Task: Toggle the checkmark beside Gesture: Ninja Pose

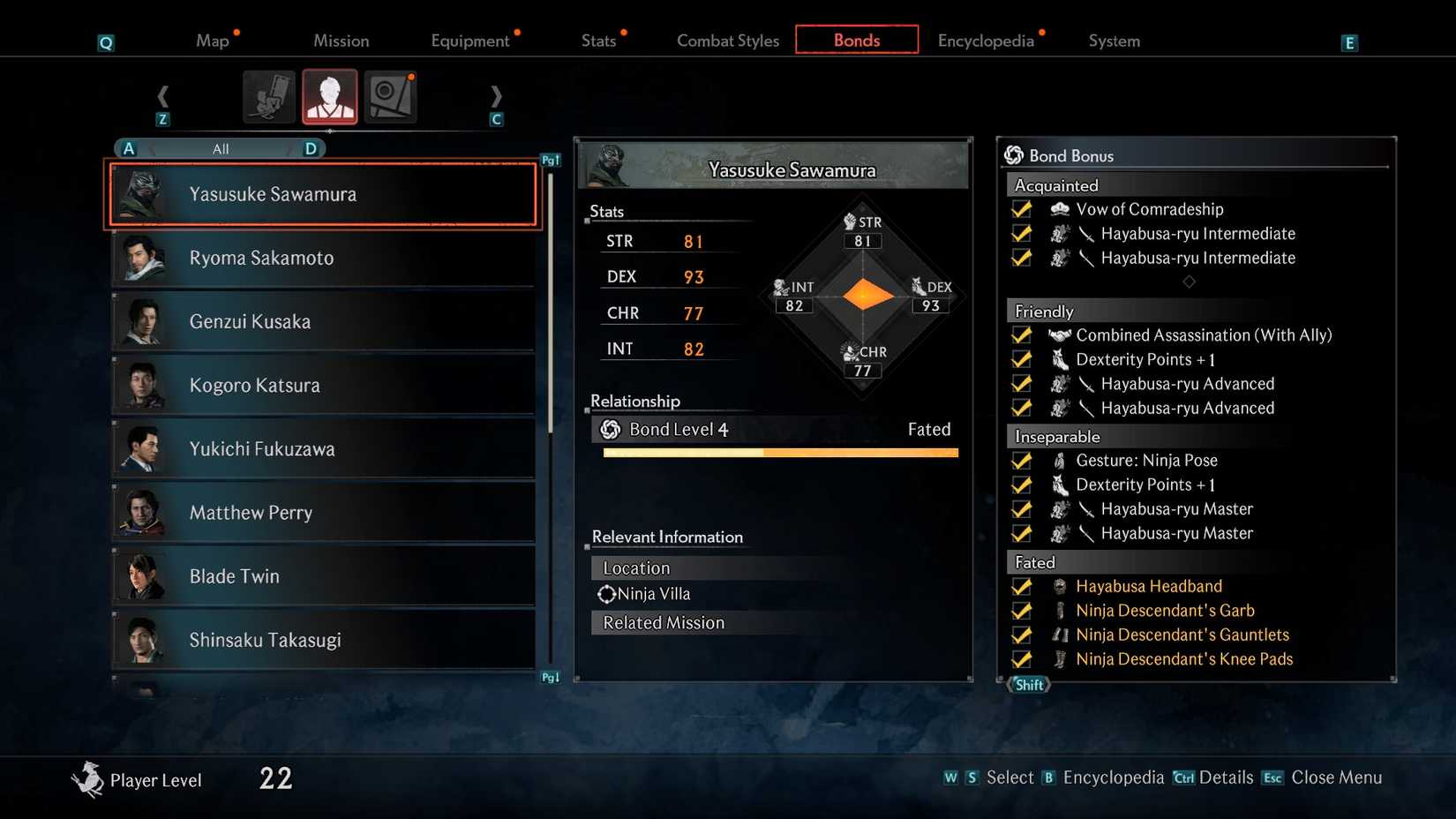Action: [1021, 460]
